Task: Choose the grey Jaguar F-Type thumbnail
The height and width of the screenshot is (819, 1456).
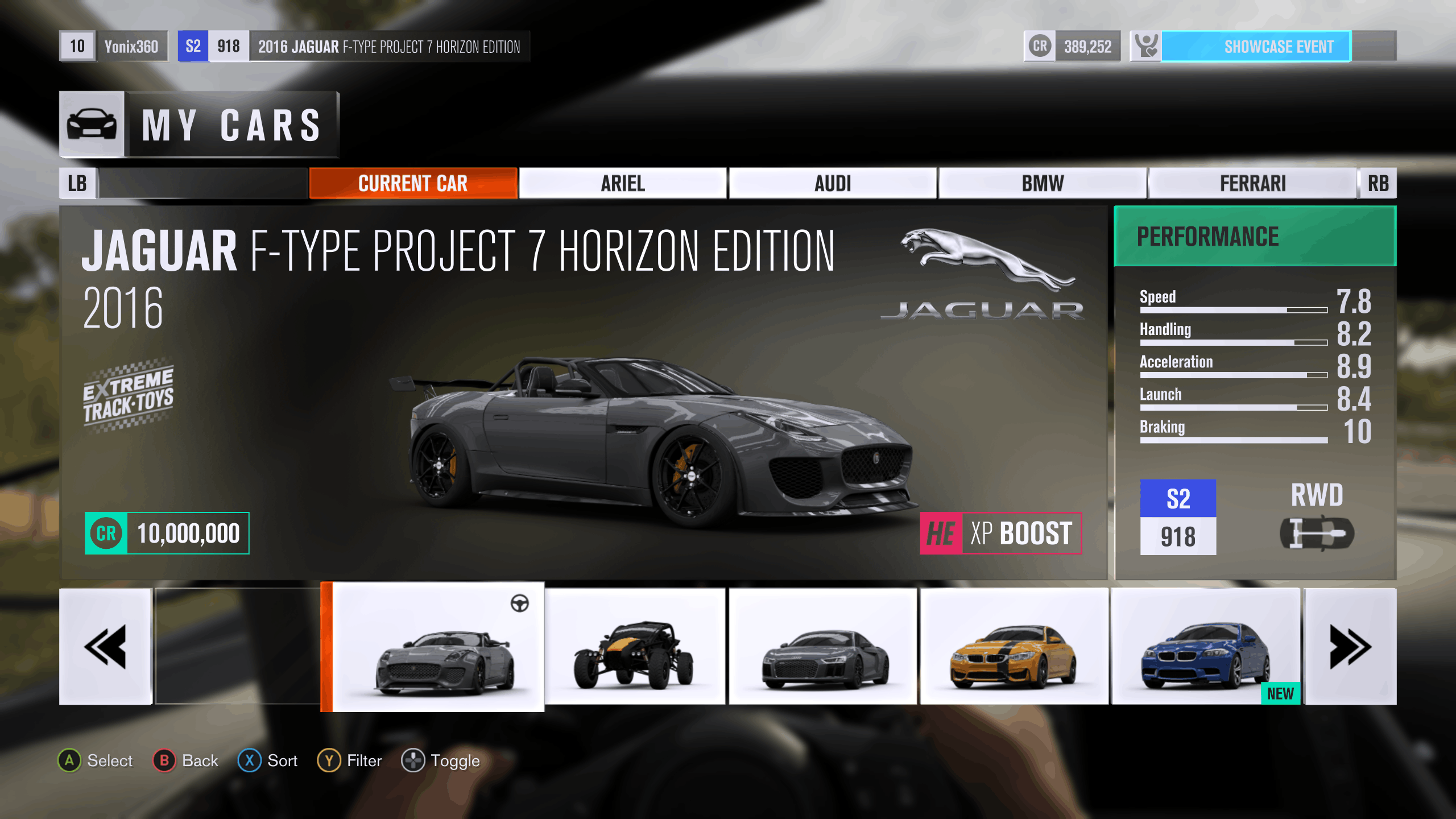Action: point(439,647)
